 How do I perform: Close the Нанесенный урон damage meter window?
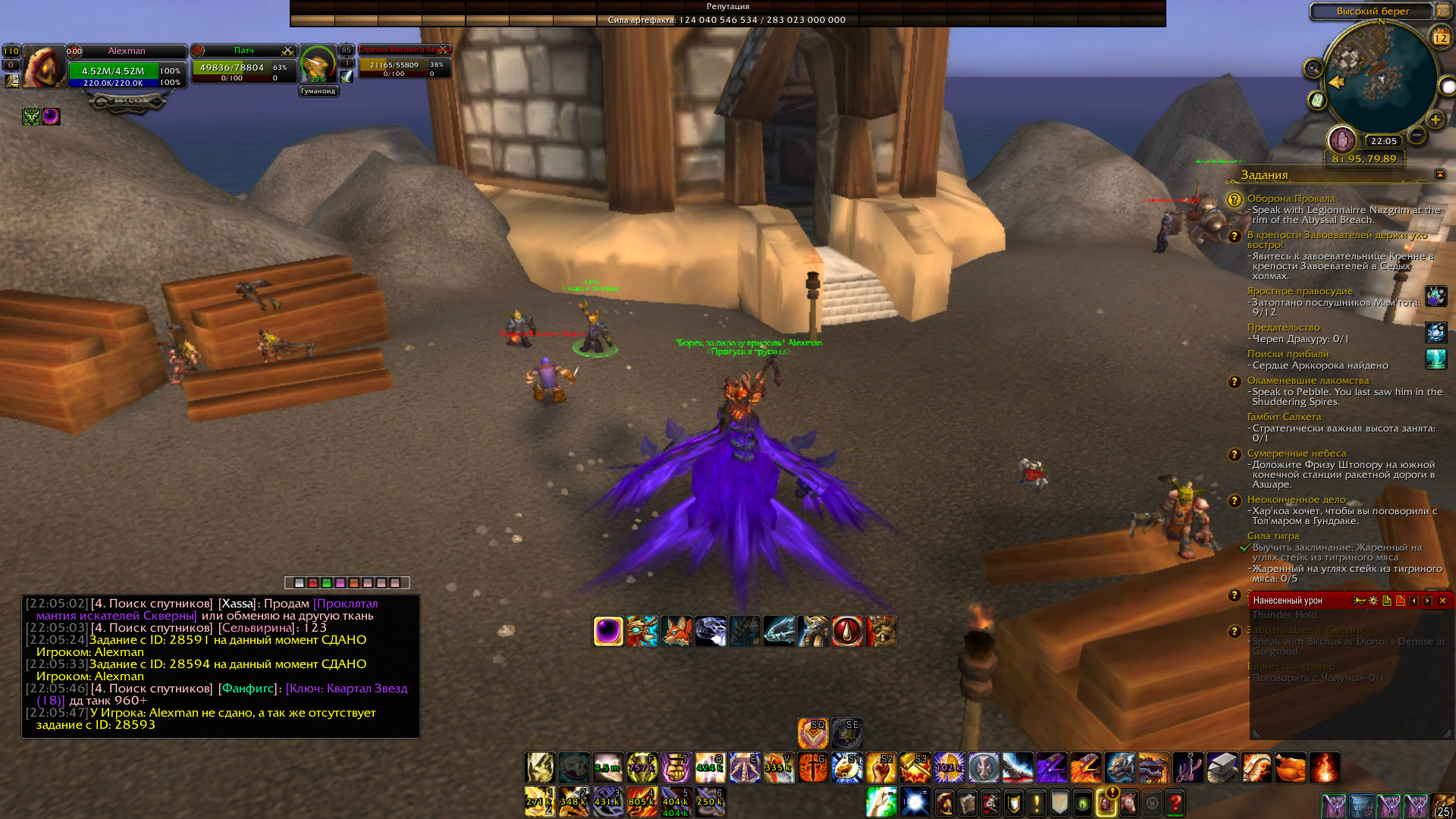point(1442,601)
